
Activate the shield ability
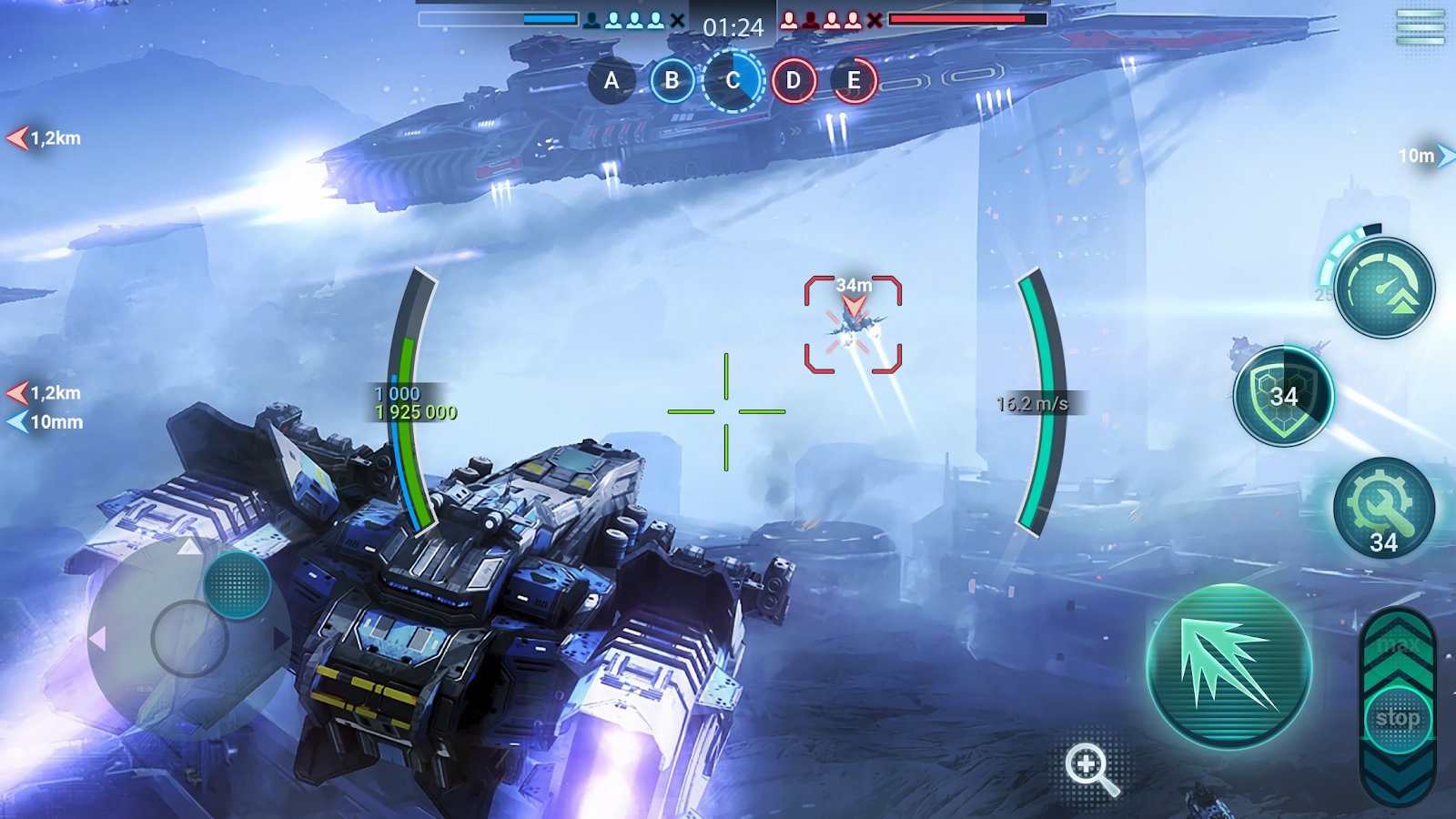1283,396
